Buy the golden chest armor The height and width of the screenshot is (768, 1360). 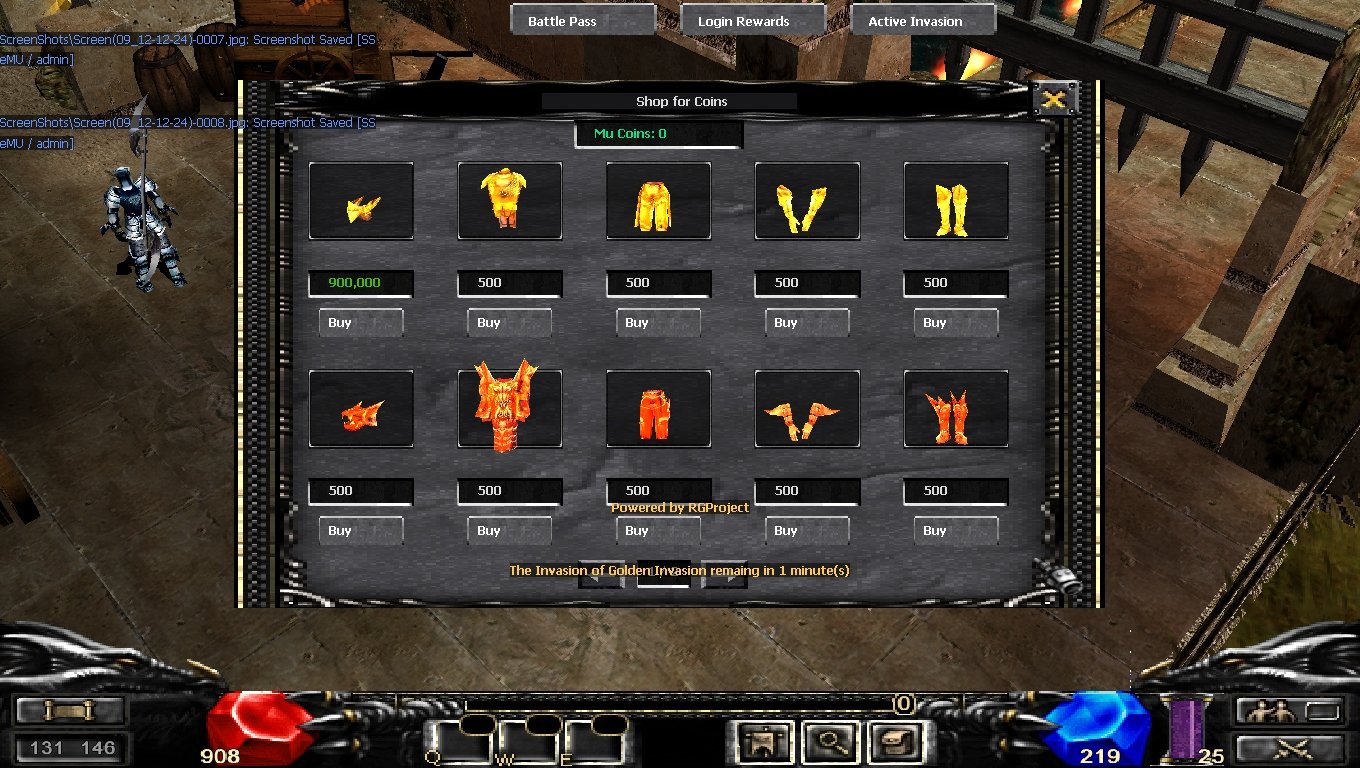coord(509,322)
